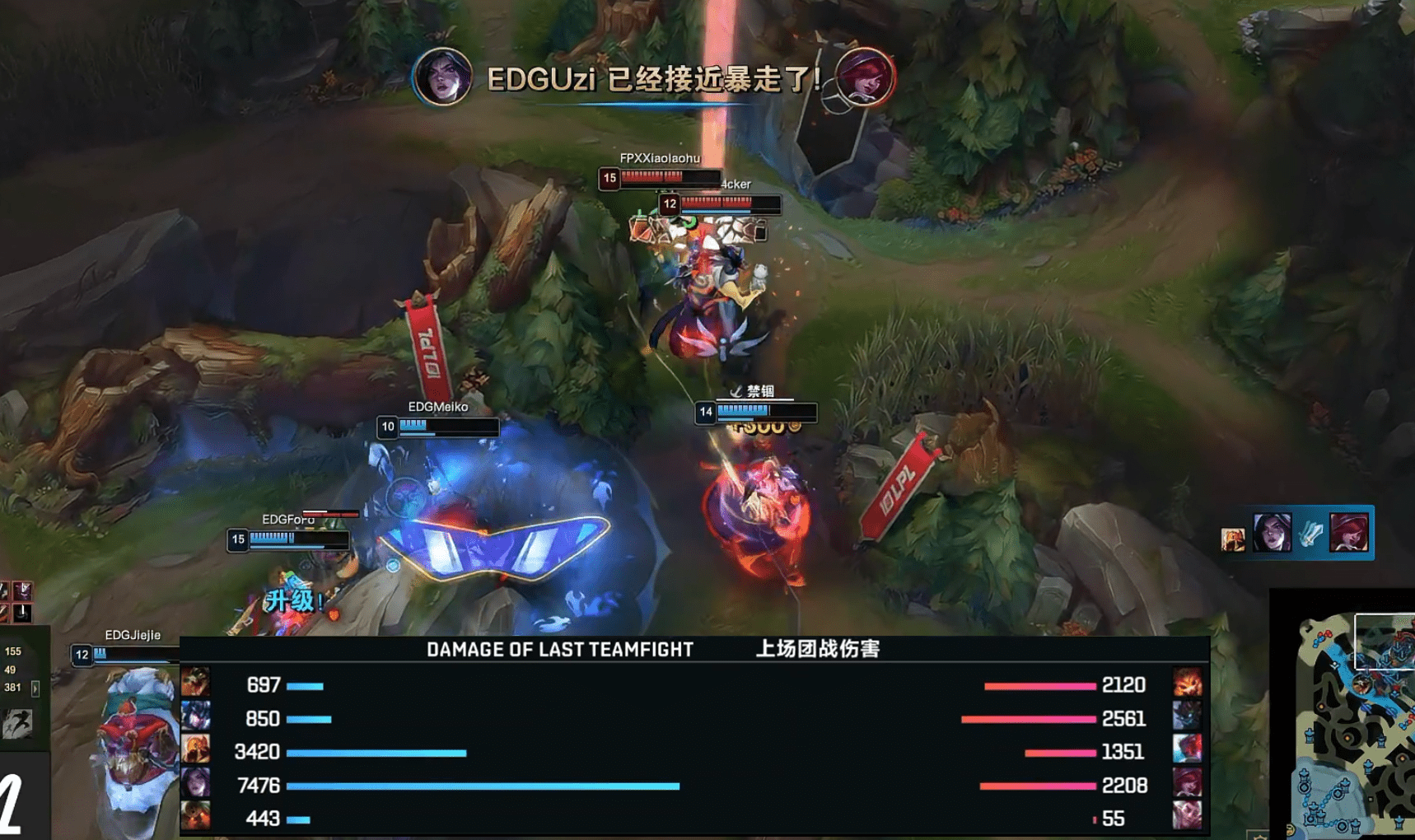Expand the small arrow next to 381

point(35,688)
